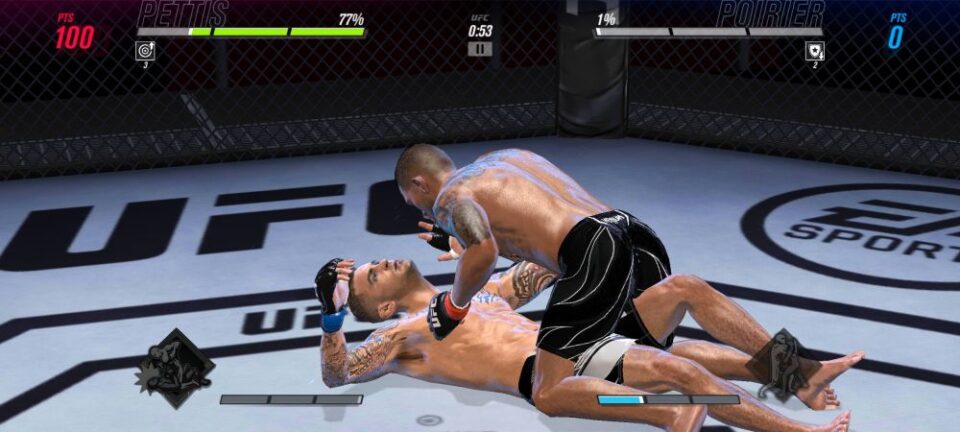Trigger the grapple special move icon
This screenshot has width=960, height=432.
[782, 363]
